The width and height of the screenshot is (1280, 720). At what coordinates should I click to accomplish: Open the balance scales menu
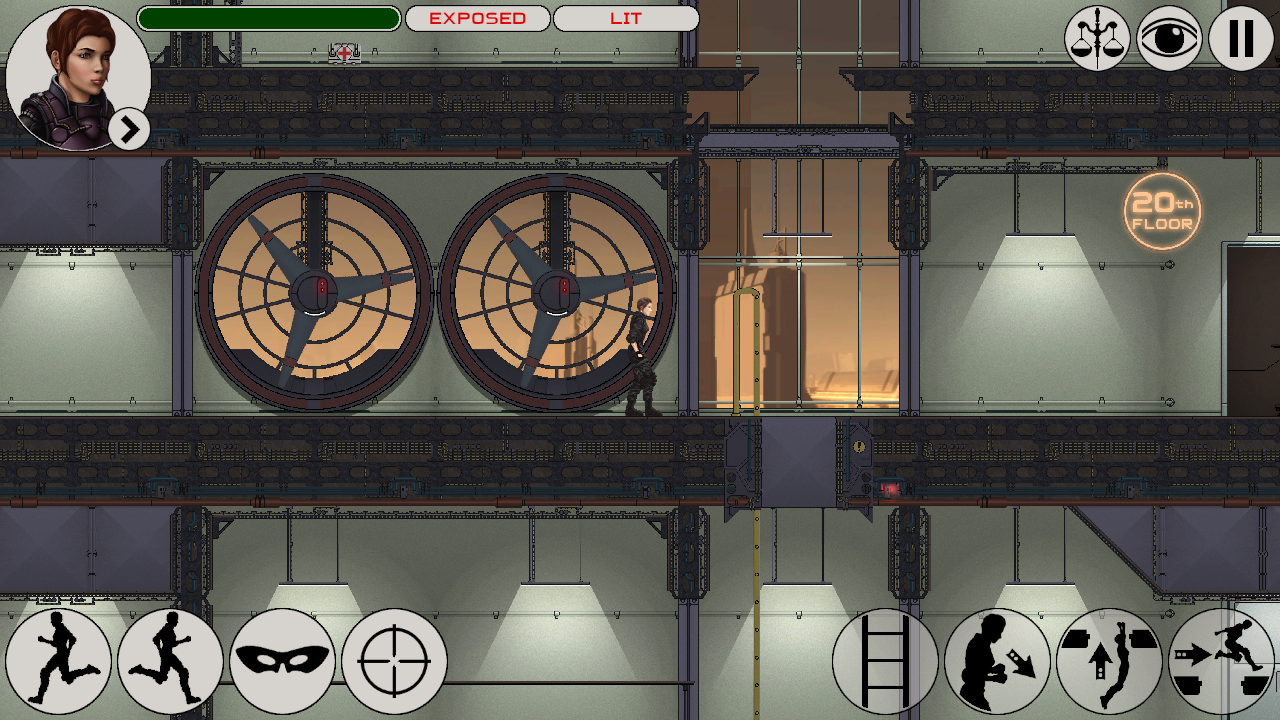(1097, 38)
